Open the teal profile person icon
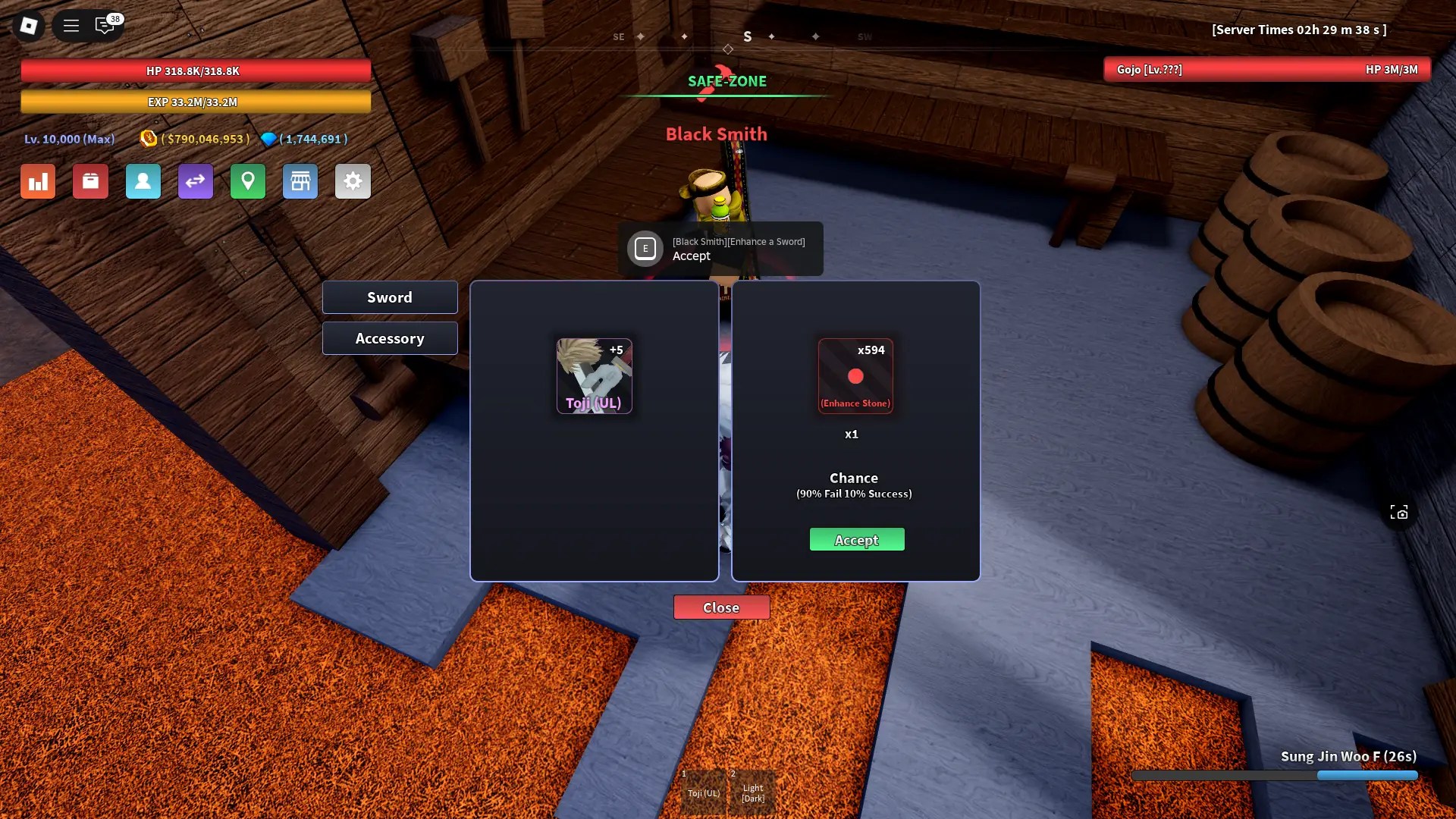The height and width of the screenshot is (819, 1456). click(143, 181)
